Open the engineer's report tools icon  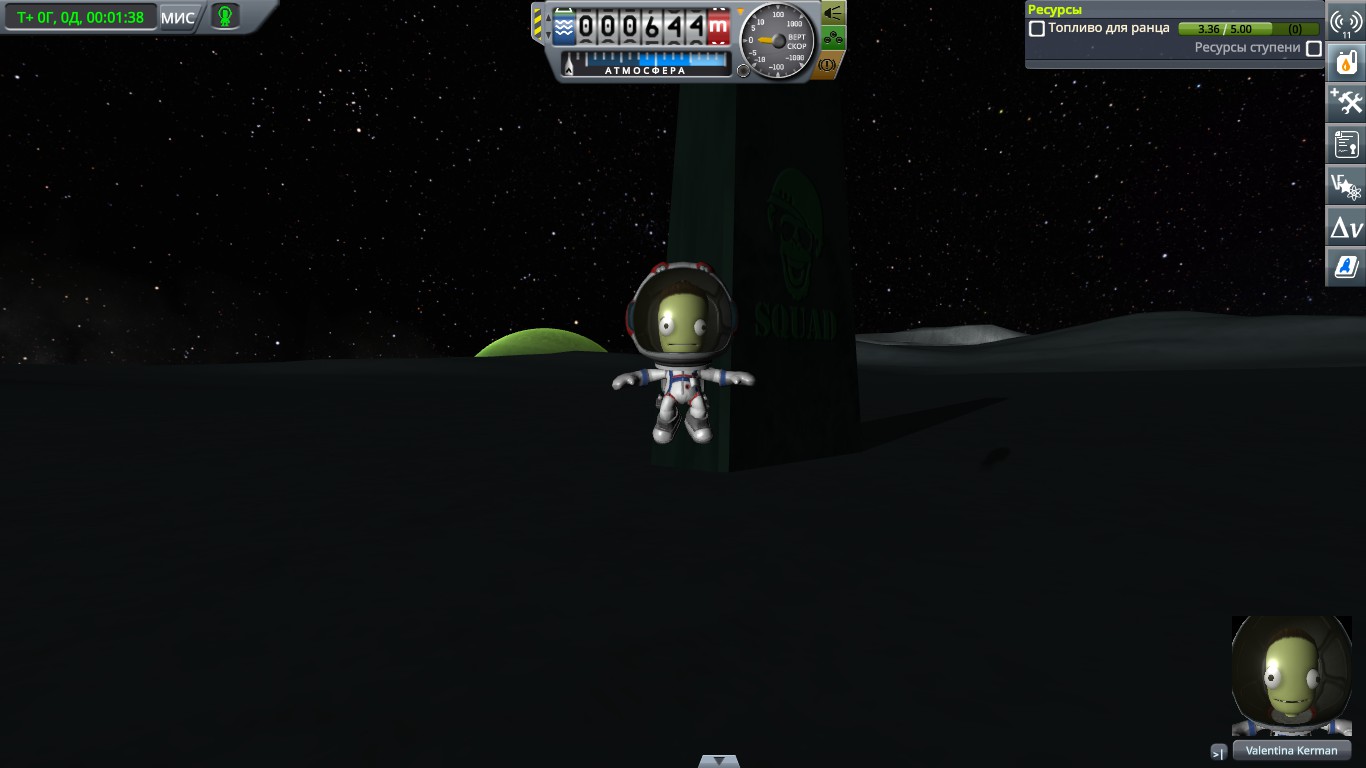1345,101
